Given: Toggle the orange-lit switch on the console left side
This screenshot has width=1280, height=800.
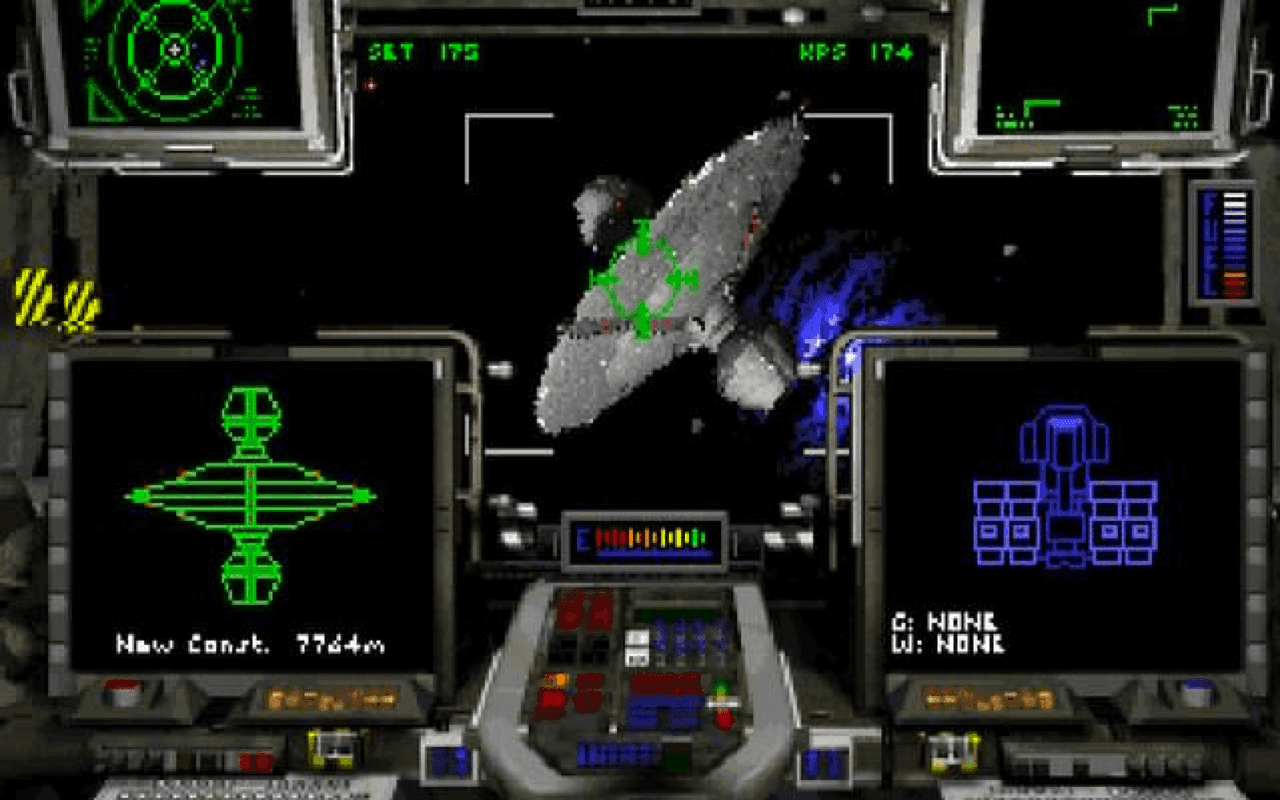Looking at the screenshot, I should tap(560, 680).
